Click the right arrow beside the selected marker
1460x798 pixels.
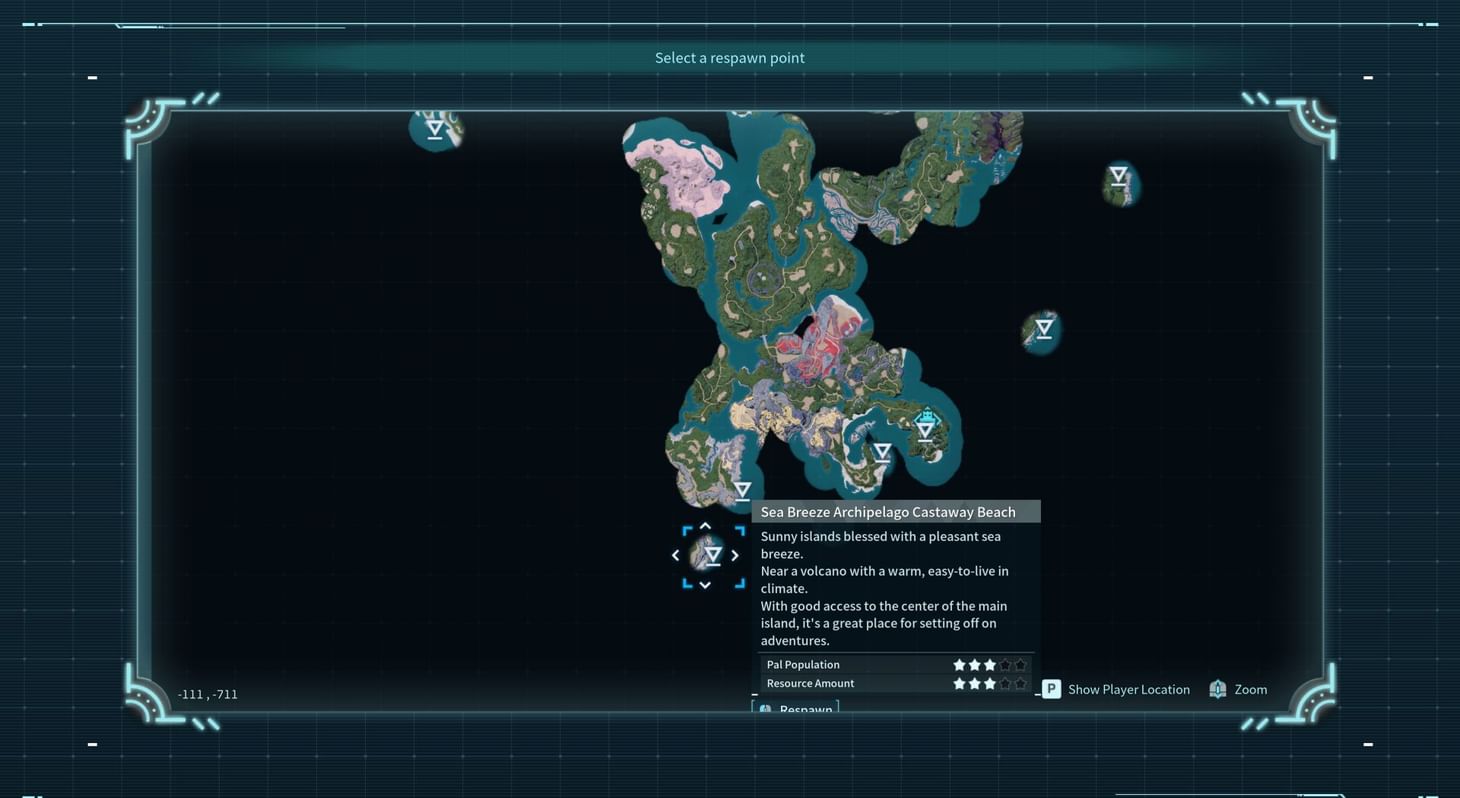point(735,555)
